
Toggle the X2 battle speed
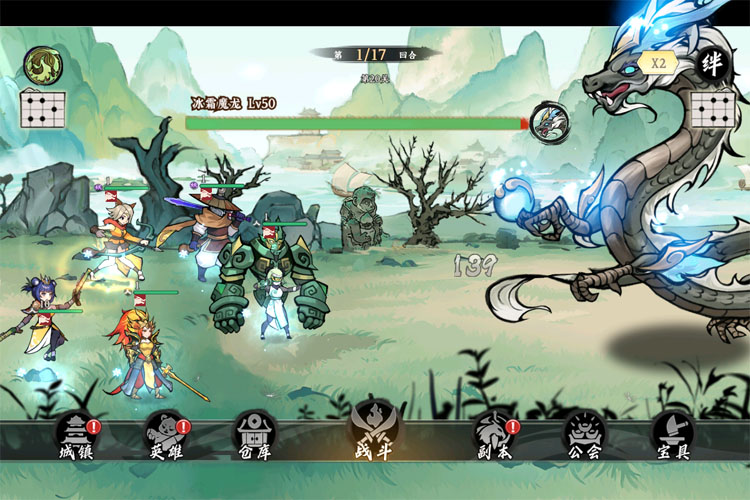pyautogui.click(x=659, y=62)
